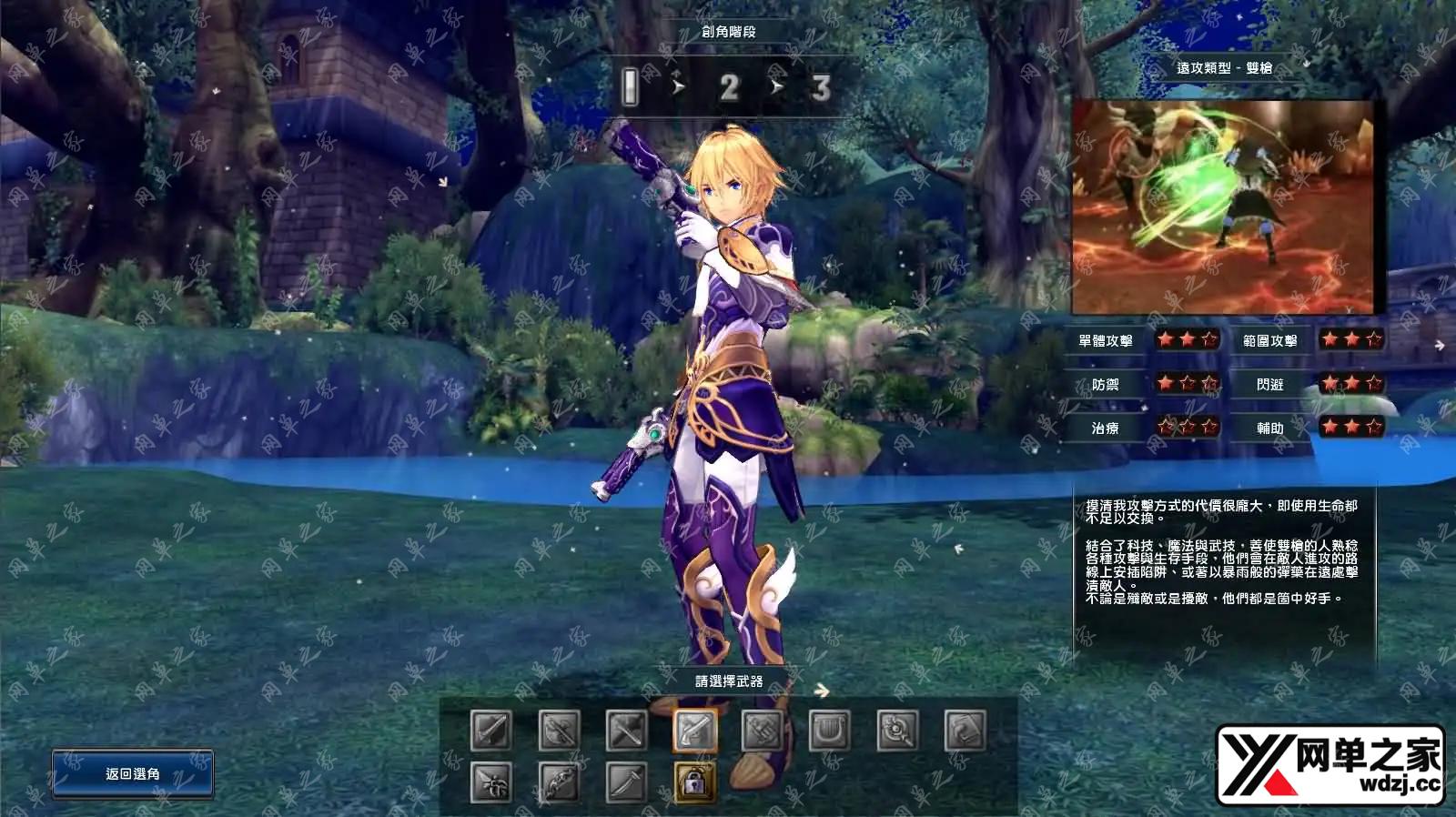Viewport: 1456px width, 817px height.
Task: Choose the grimoire book weapon icon
Action: [x=965, y=730]
